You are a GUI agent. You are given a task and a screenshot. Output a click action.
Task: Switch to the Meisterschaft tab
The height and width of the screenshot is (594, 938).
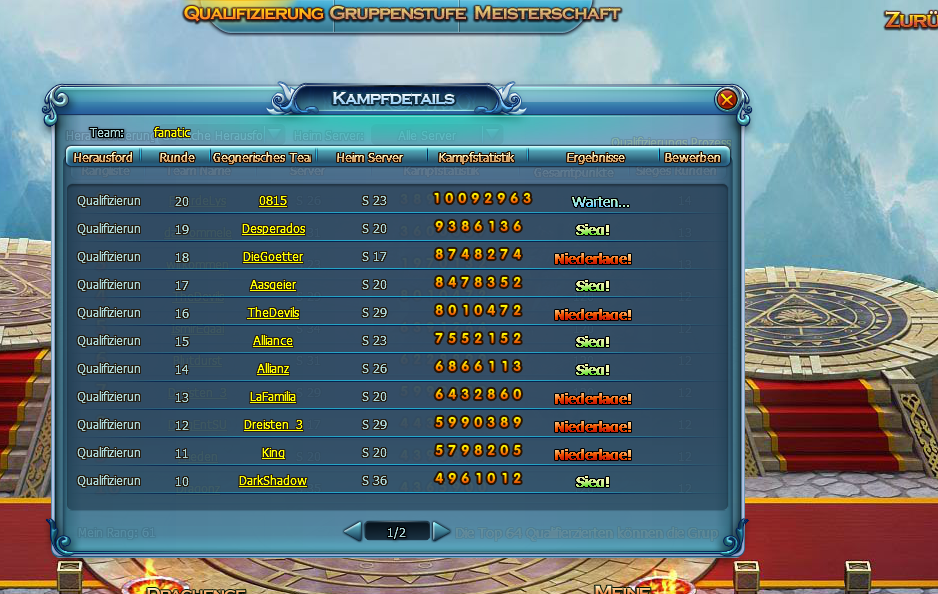point(548,14)
